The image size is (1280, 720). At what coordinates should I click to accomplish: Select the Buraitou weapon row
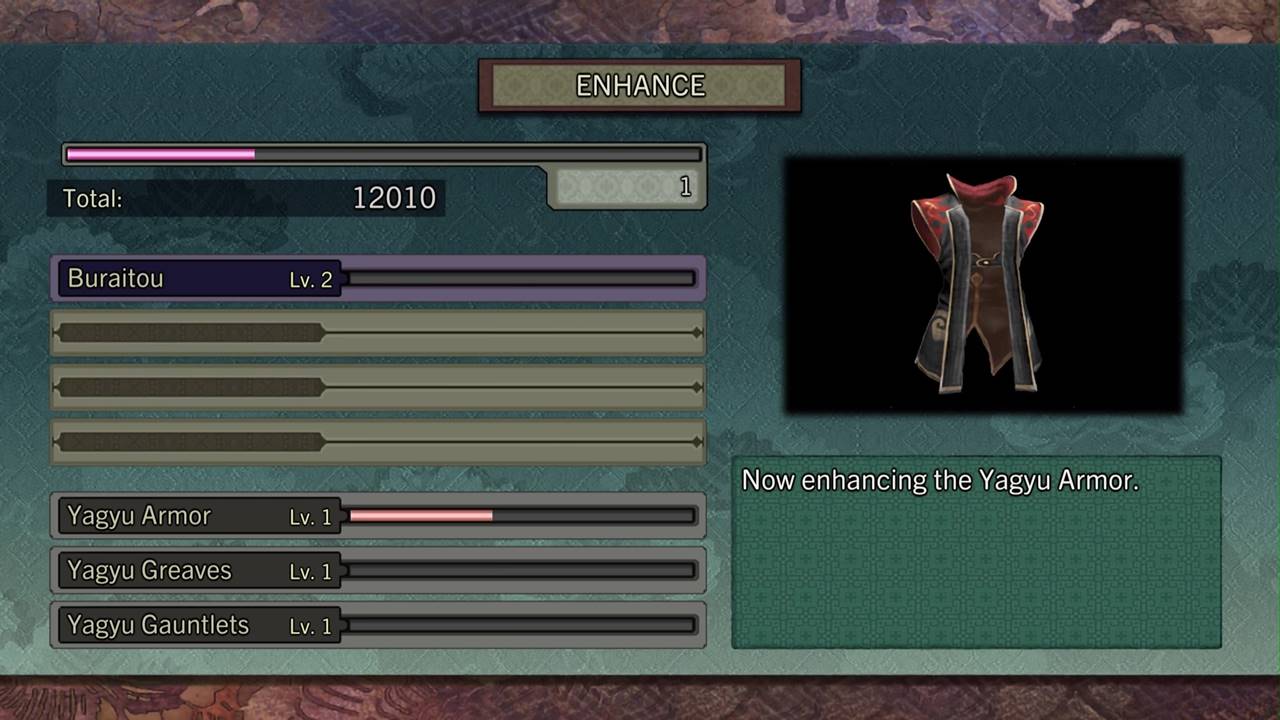(378, 279)
